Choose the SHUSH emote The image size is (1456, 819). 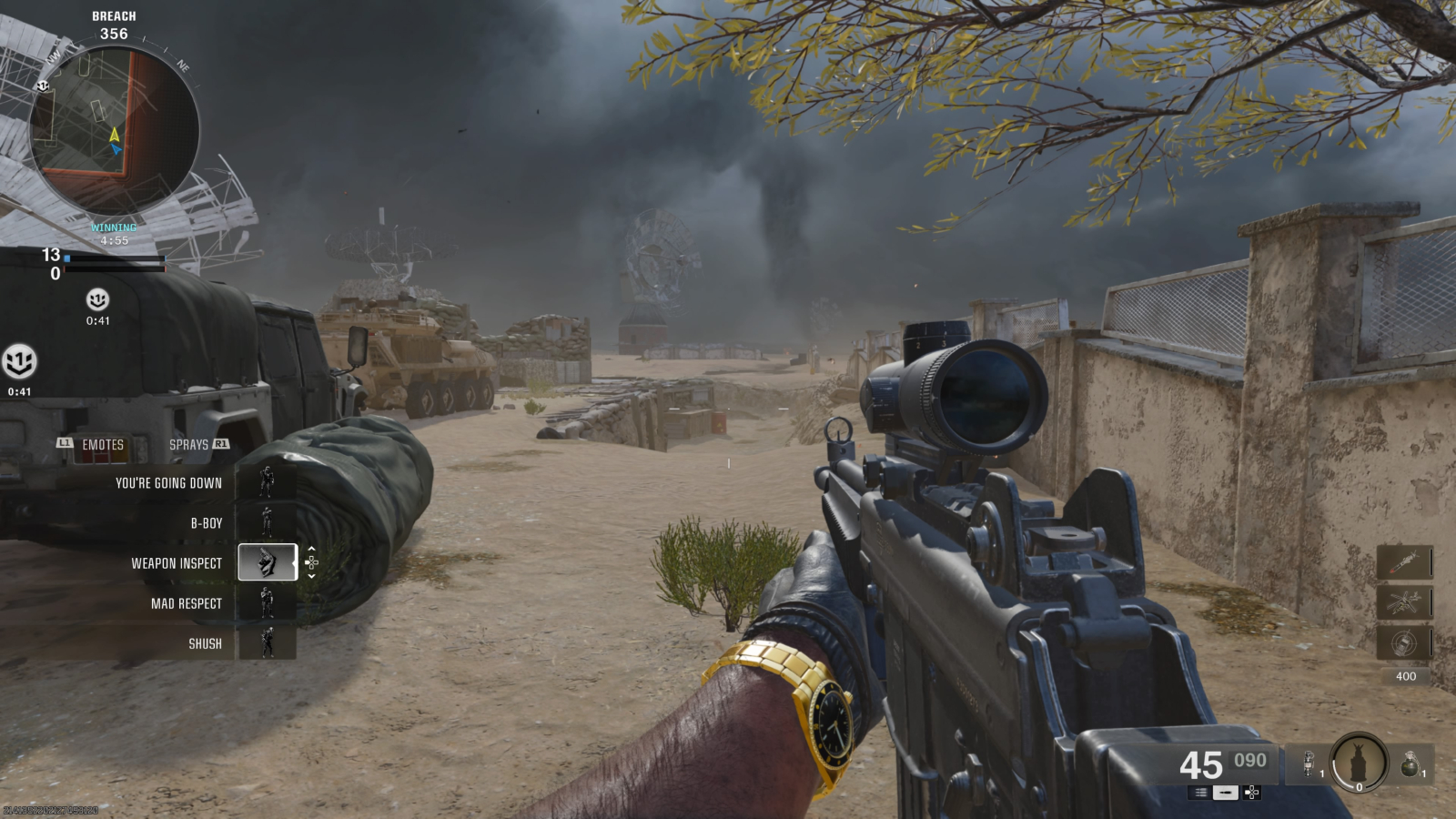point(204,642)
